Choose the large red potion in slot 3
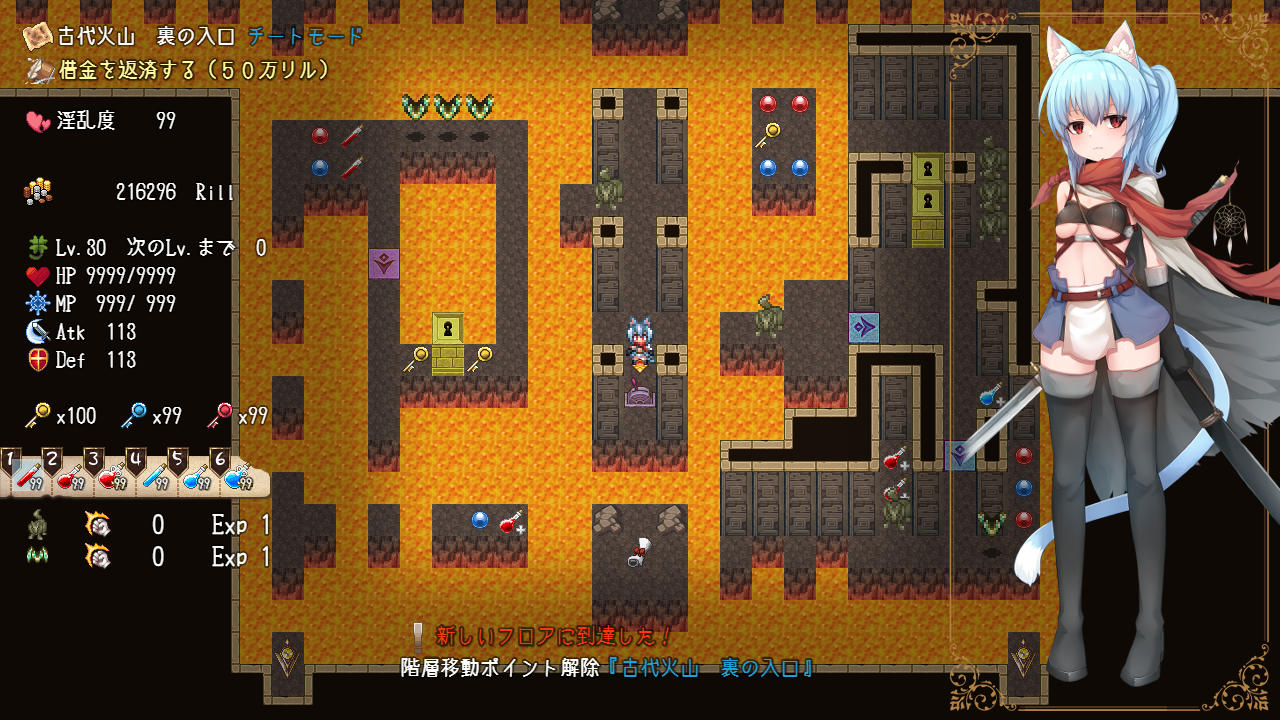1280x720 pixels. 111,477
